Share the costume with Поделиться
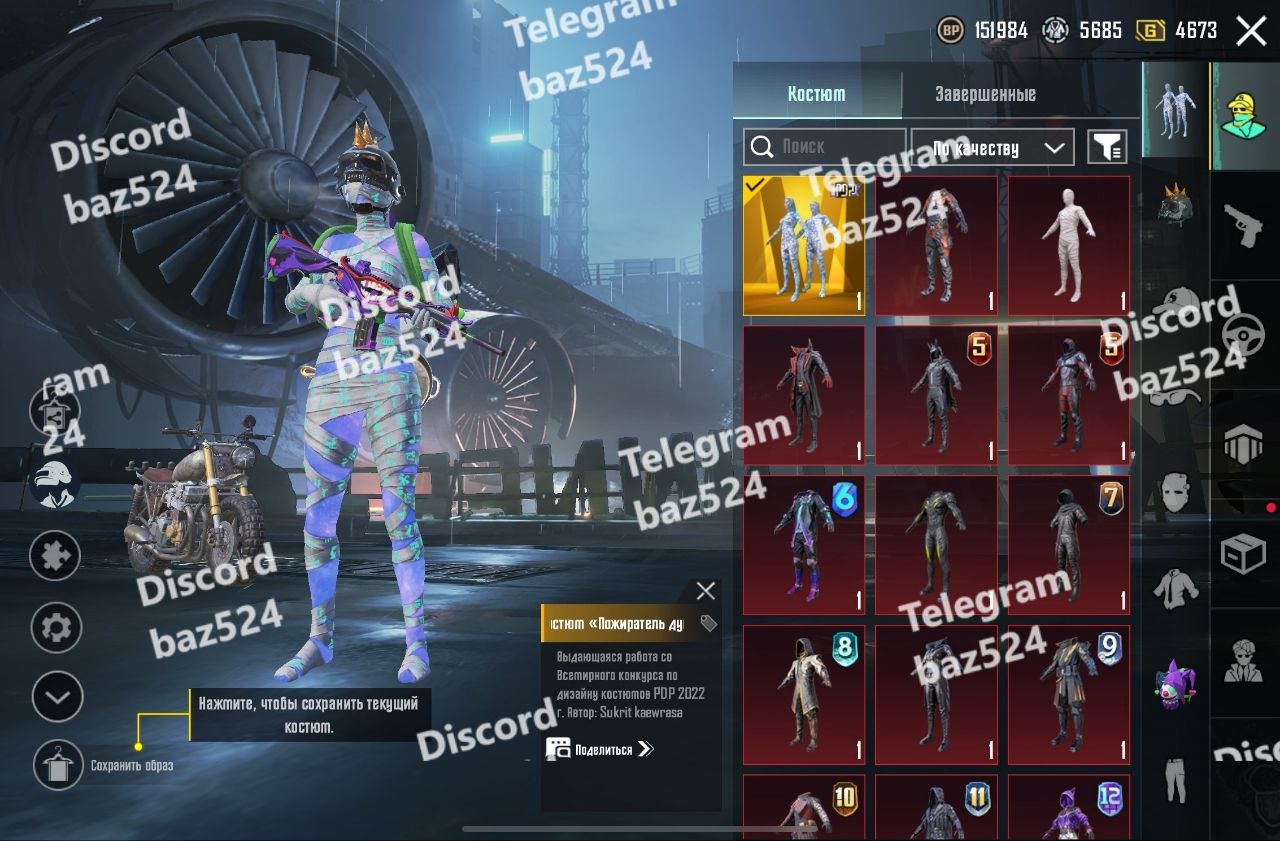The height and width of the screenshot is (841, 1280). coord(599,749)
